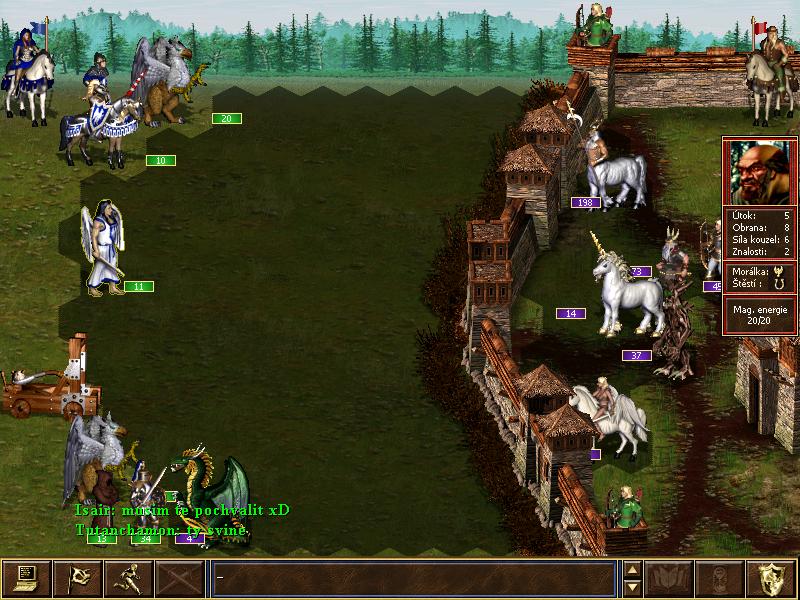
Task: Choose the retreat running-man button
Action: [129, 578]
